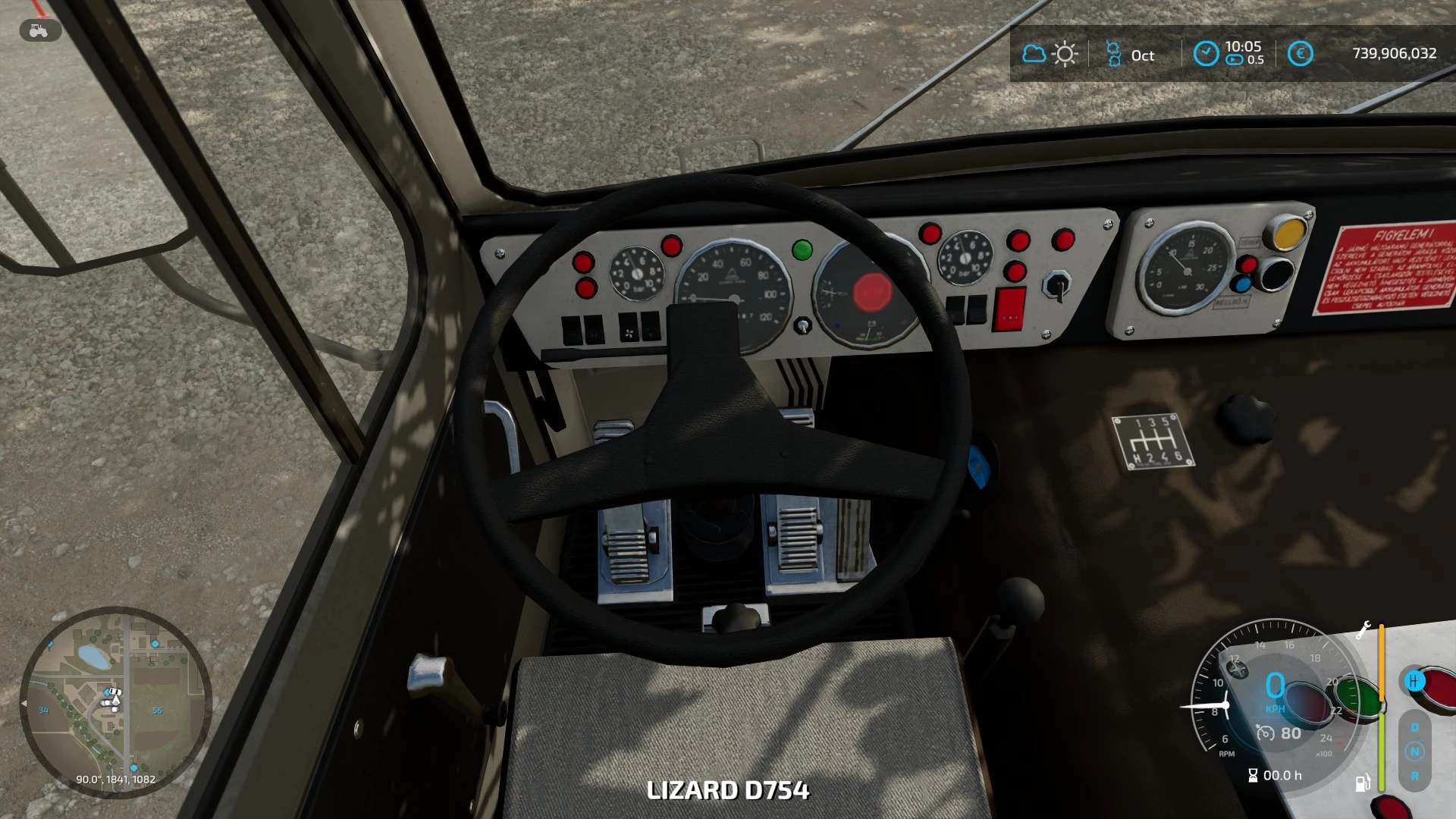This screenshot has width=1456, height=819.
Task: Click the tractor icon in the corner
Action: 39,30
